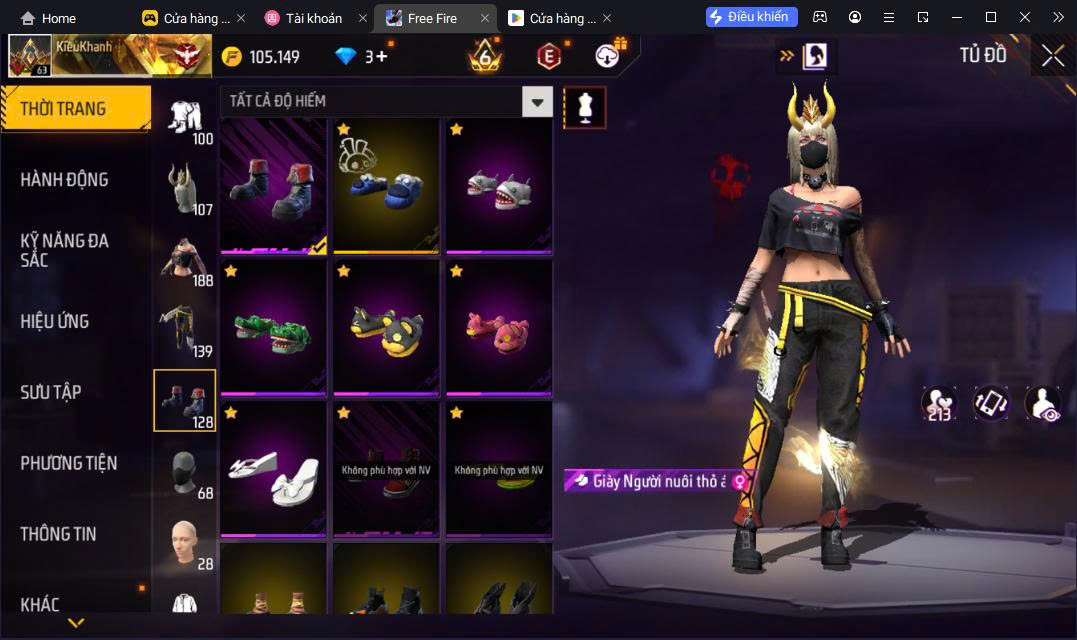Show the Thông Tin section

pos(58,534)
